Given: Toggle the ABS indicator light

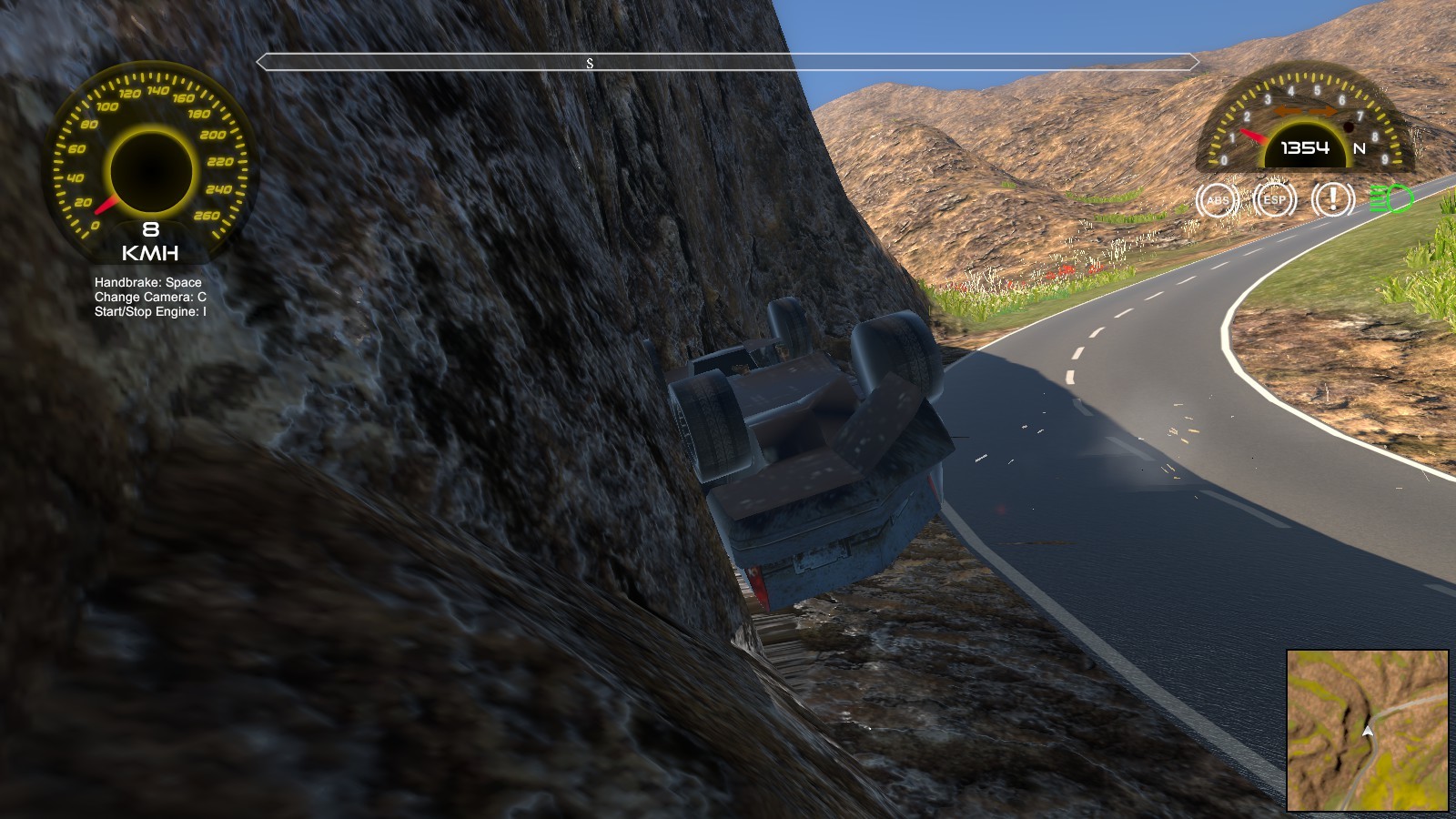Looking at the screenshot, I should (x=1219, y=199).
